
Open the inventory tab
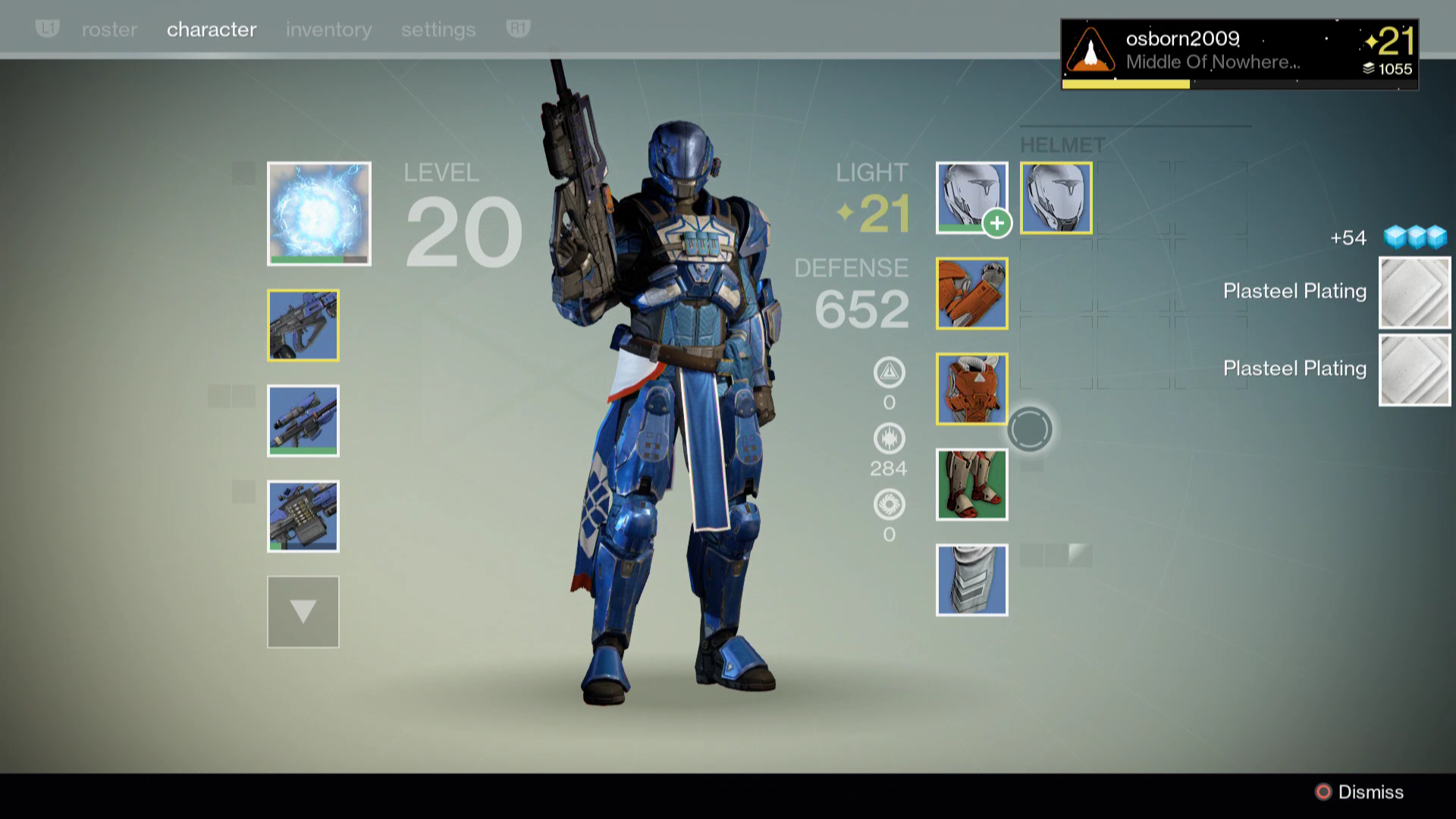tap(328, 30)
